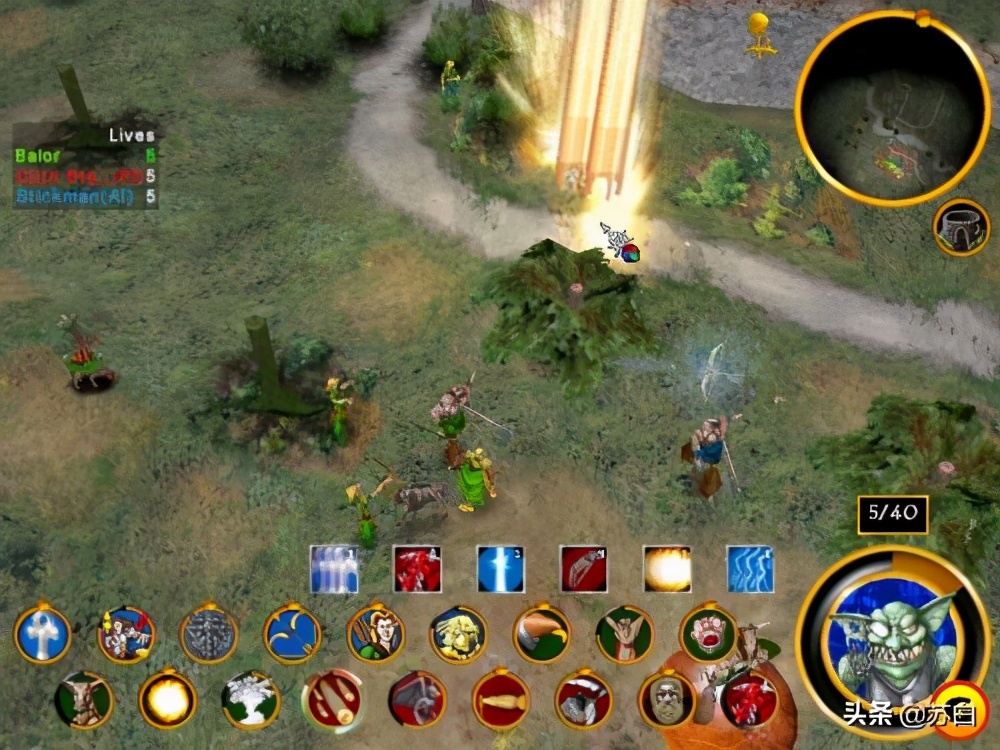
Task: Select the toucan bird icon
Action: 542,634
